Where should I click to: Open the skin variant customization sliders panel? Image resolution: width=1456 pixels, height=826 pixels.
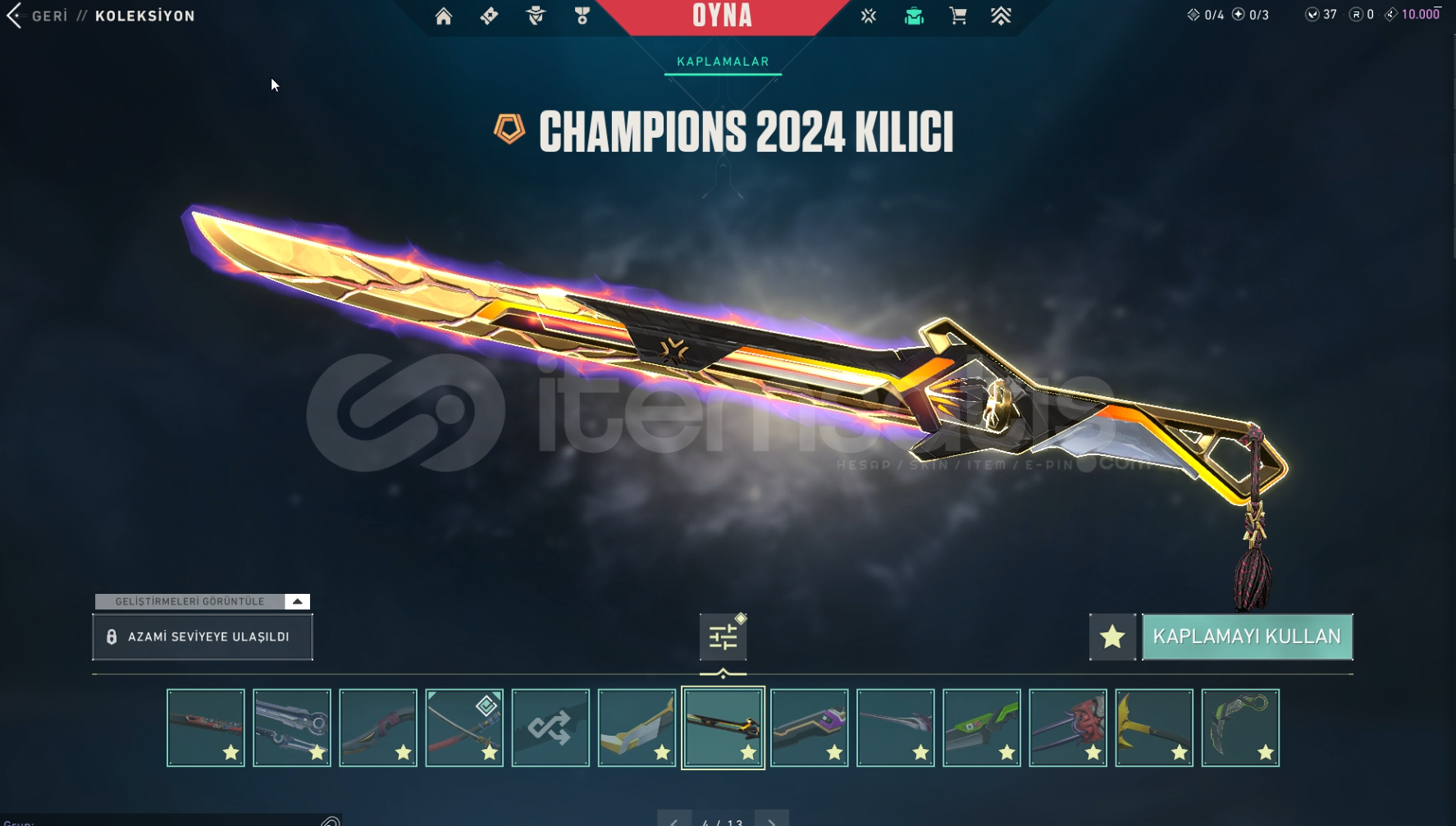723,637
